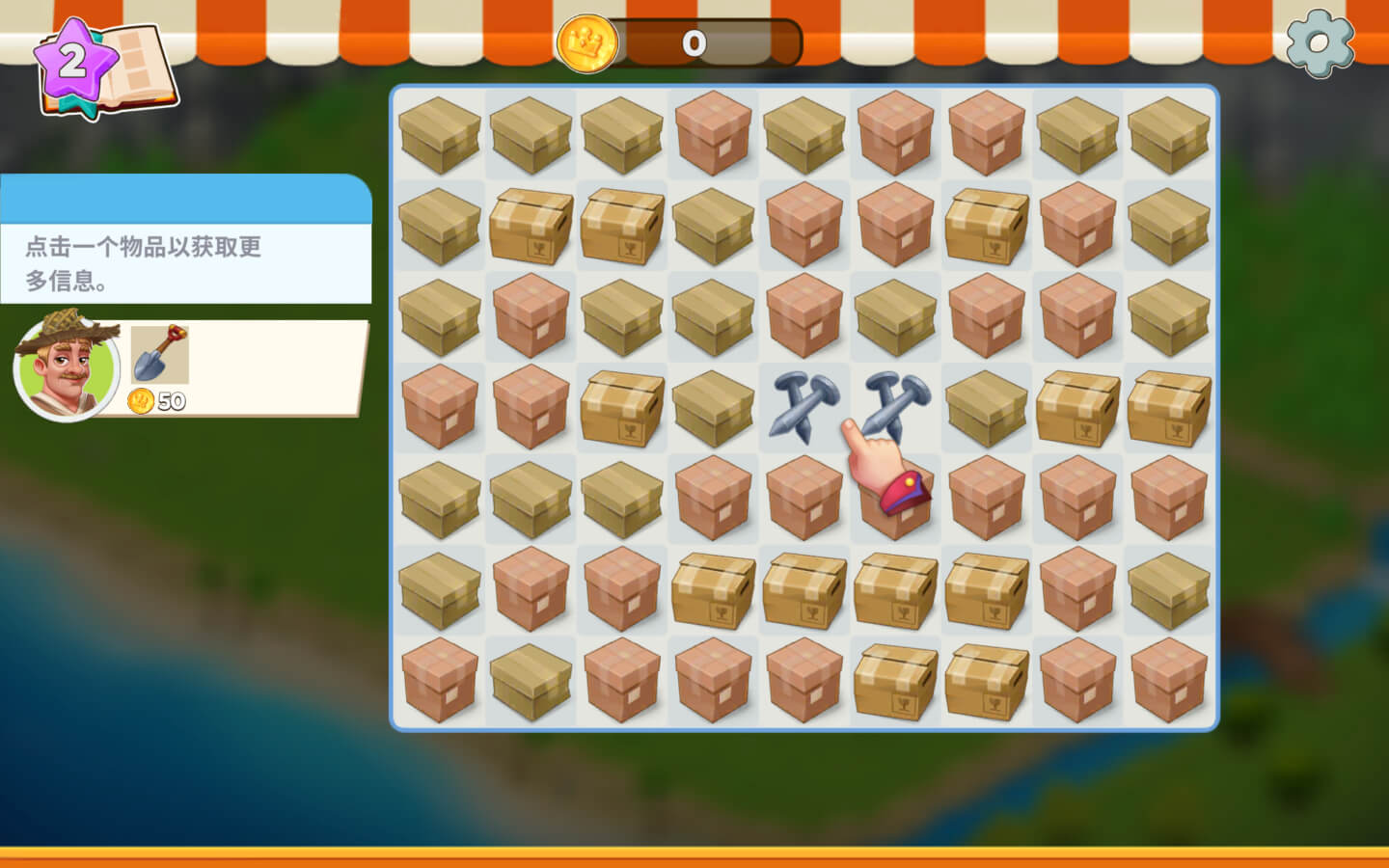Select the nail tile without the hand
The image size is (1389, 868).
(x=804, y=405)
